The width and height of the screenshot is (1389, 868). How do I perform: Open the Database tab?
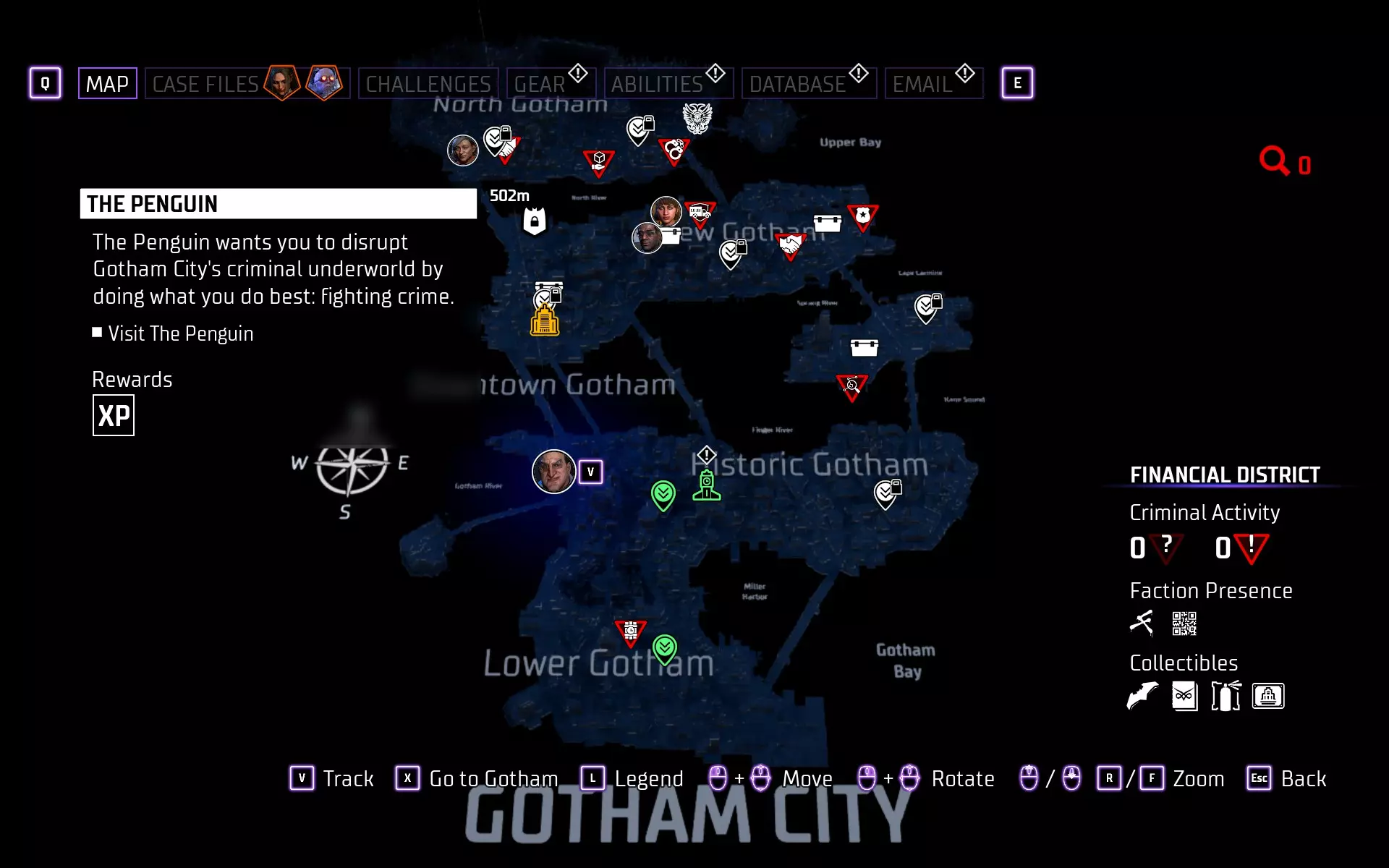(797, 84)
